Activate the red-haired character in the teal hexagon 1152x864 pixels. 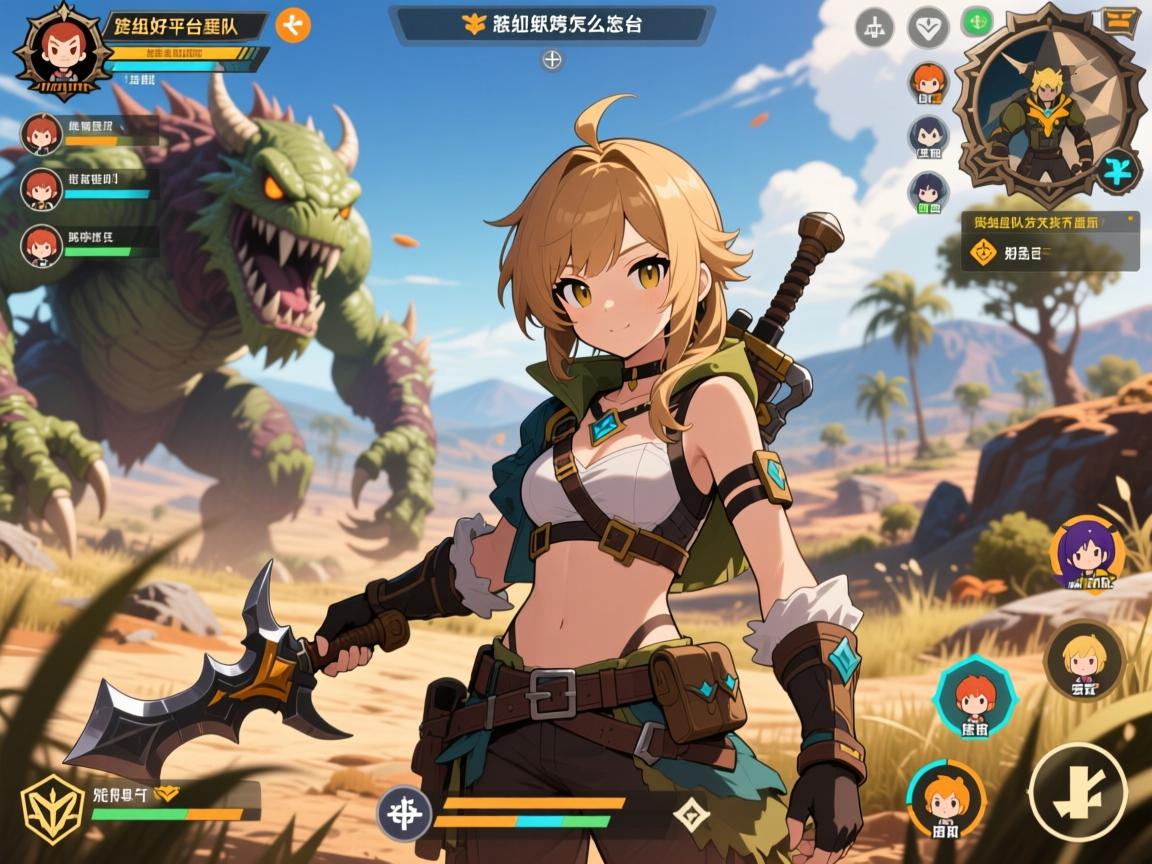click(973, 697)
